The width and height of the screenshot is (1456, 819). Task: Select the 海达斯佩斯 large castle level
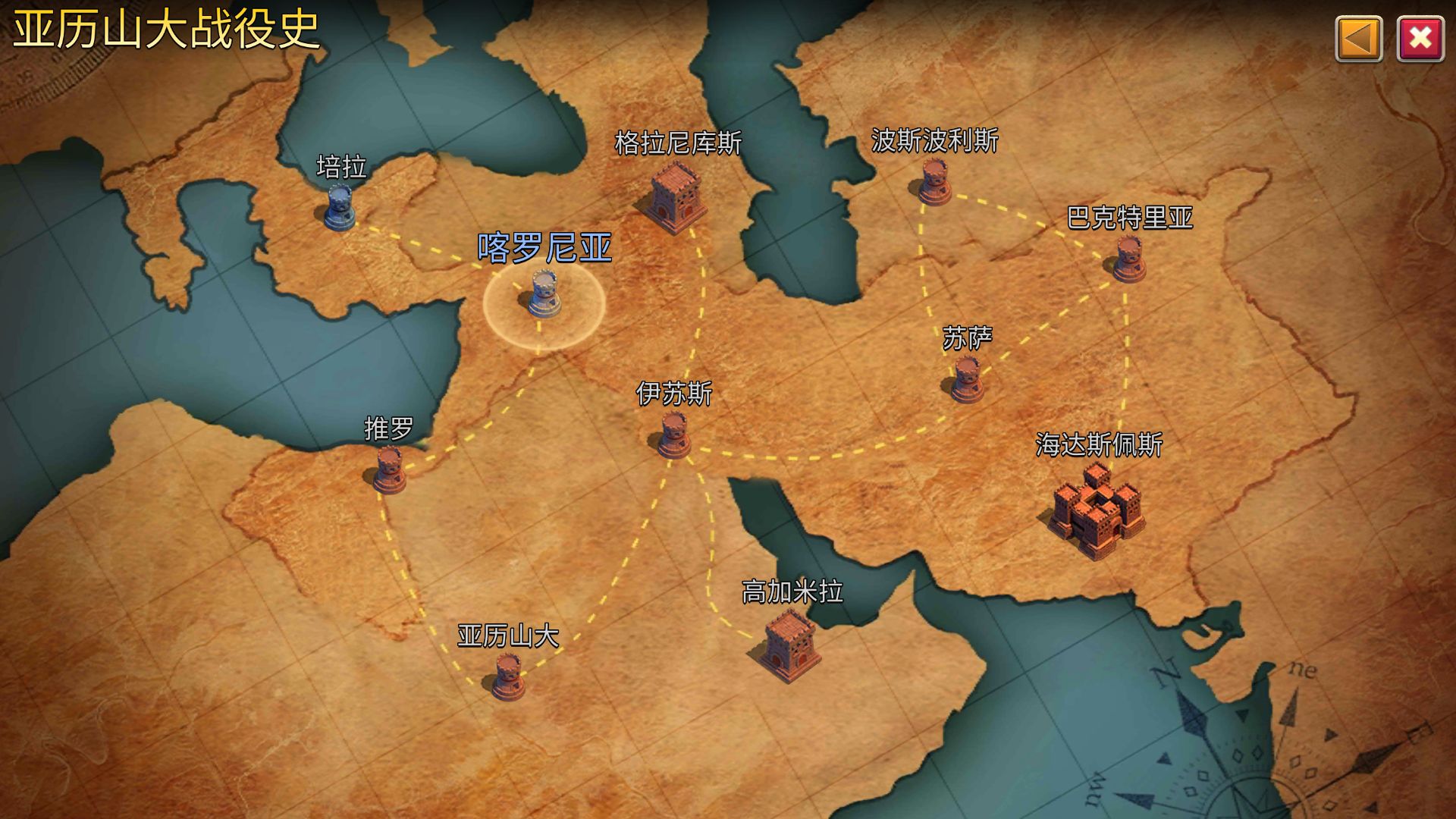pos(1097,510)
